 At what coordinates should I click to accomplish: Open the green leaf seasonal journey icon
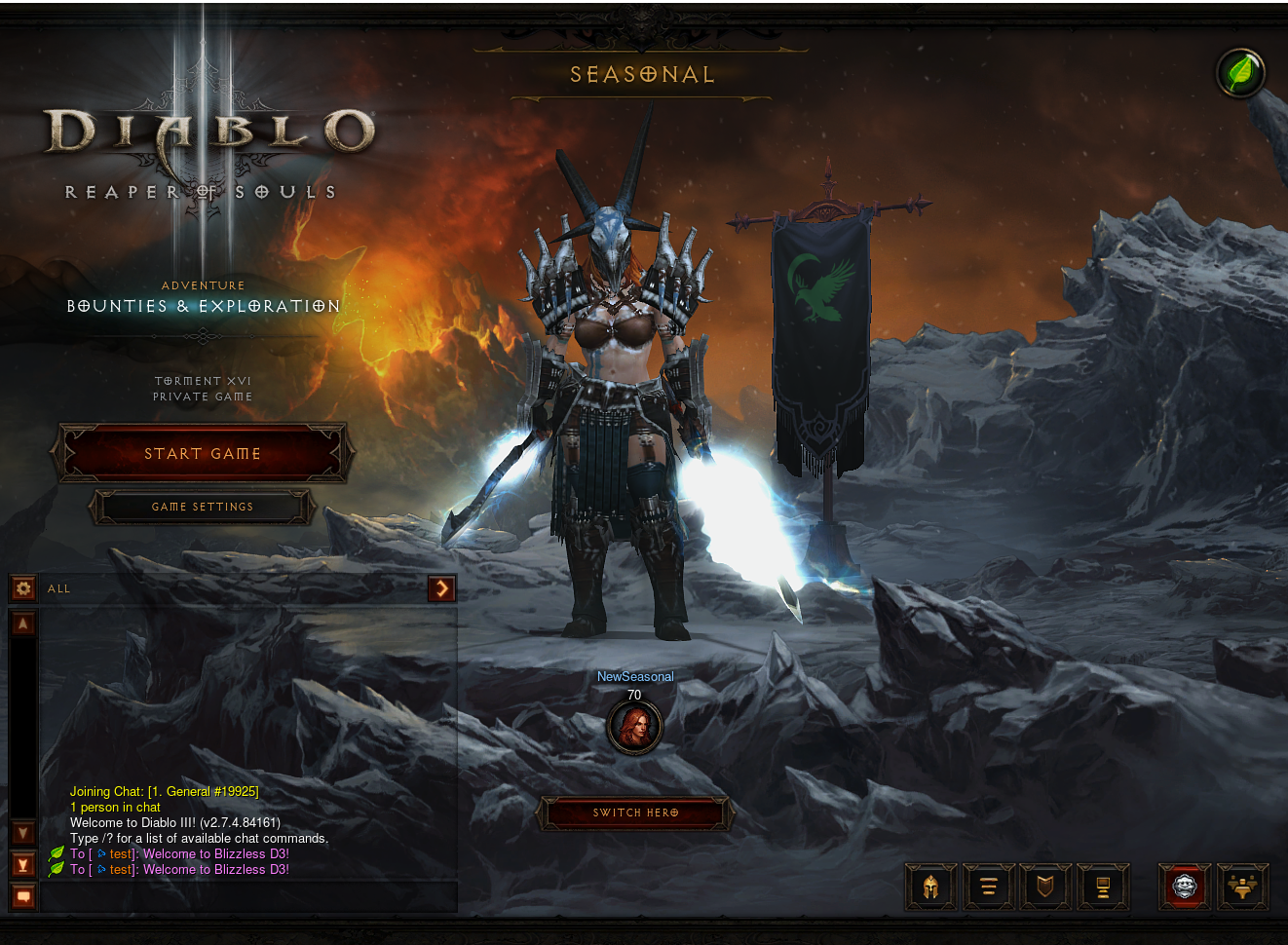coord(1240,73)
